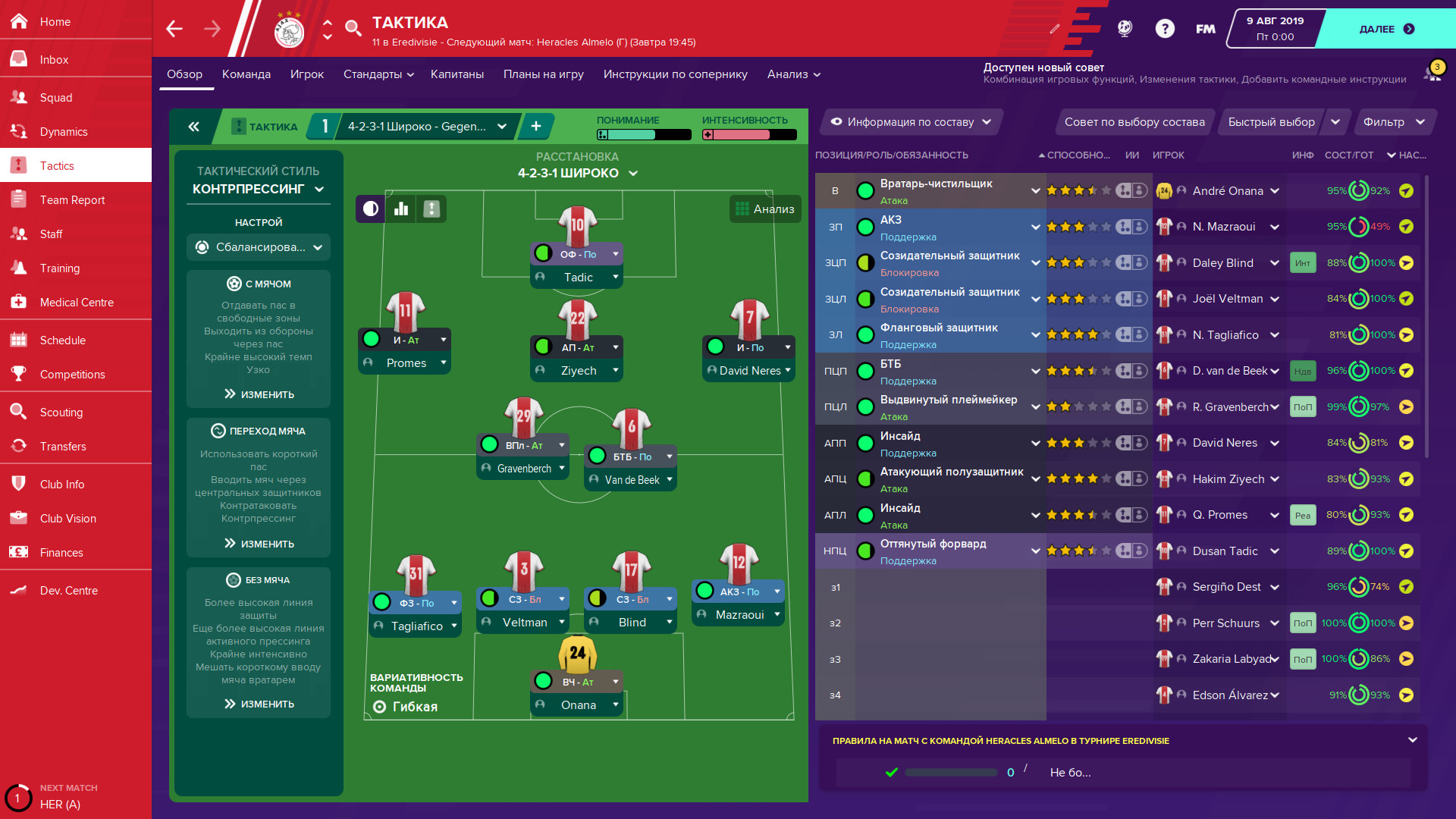Toggle the kit display icon above the pitch
This screenshot has width=1456, height=819.
coord(431,209)
